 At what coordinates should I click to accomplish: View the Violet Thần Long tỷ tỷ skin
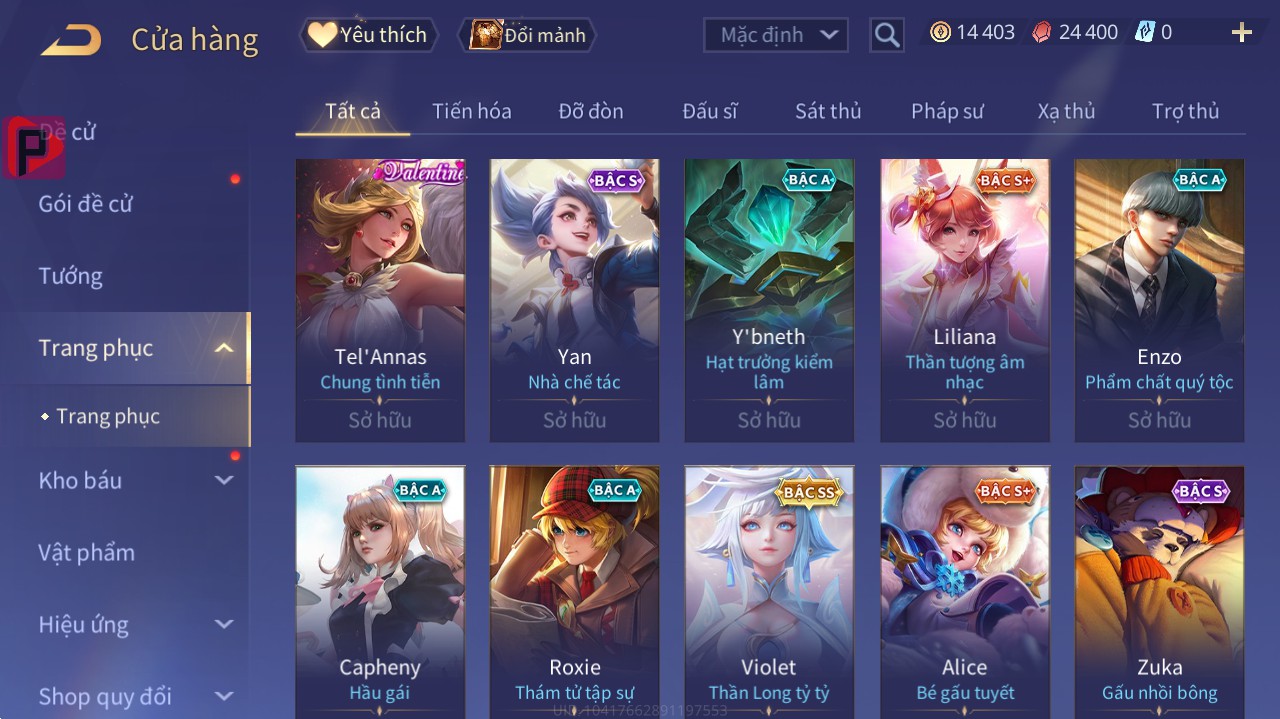click(x=769, y=590)
